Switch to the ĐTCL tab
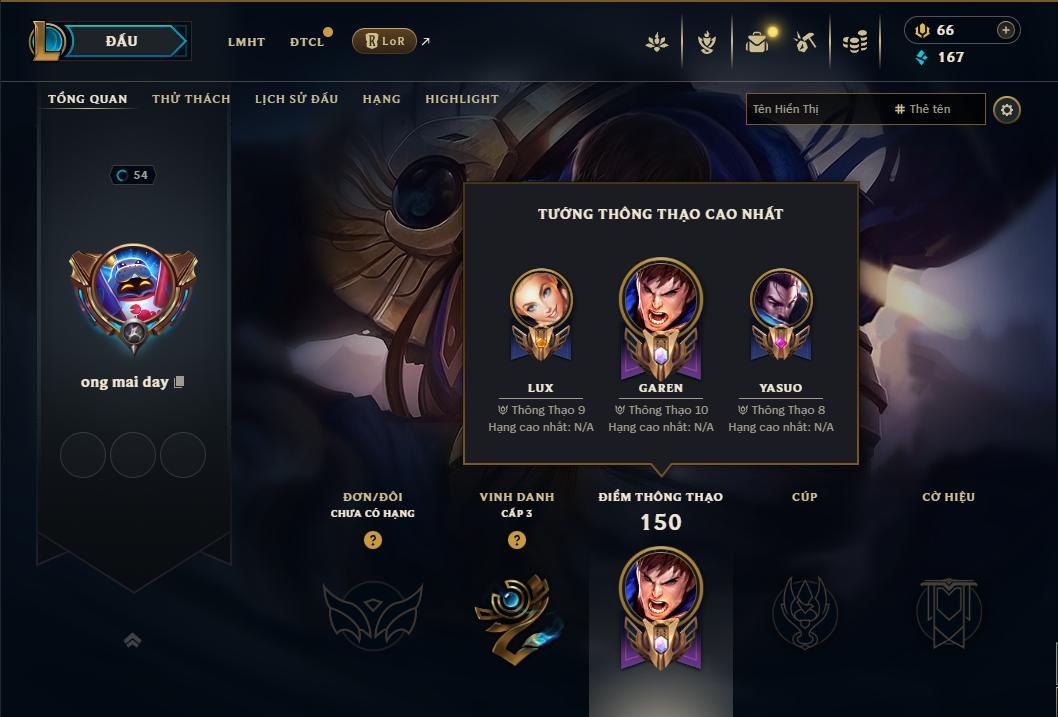Screen dimensions: 1058x717 [306, 42]
